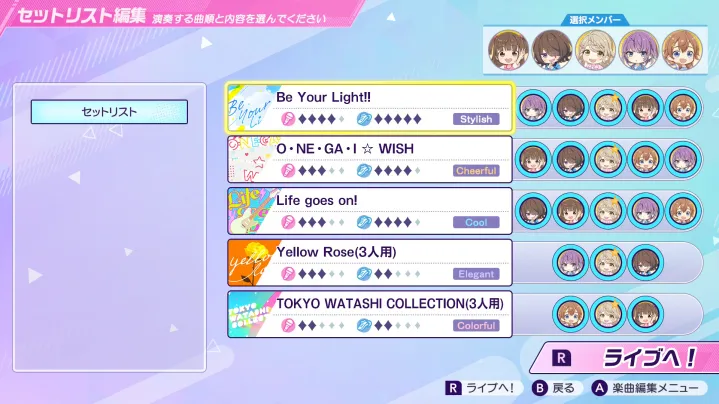719x404 pixels.
Task: Start the show with ライブへ! banner
Action: click(625, 357)
